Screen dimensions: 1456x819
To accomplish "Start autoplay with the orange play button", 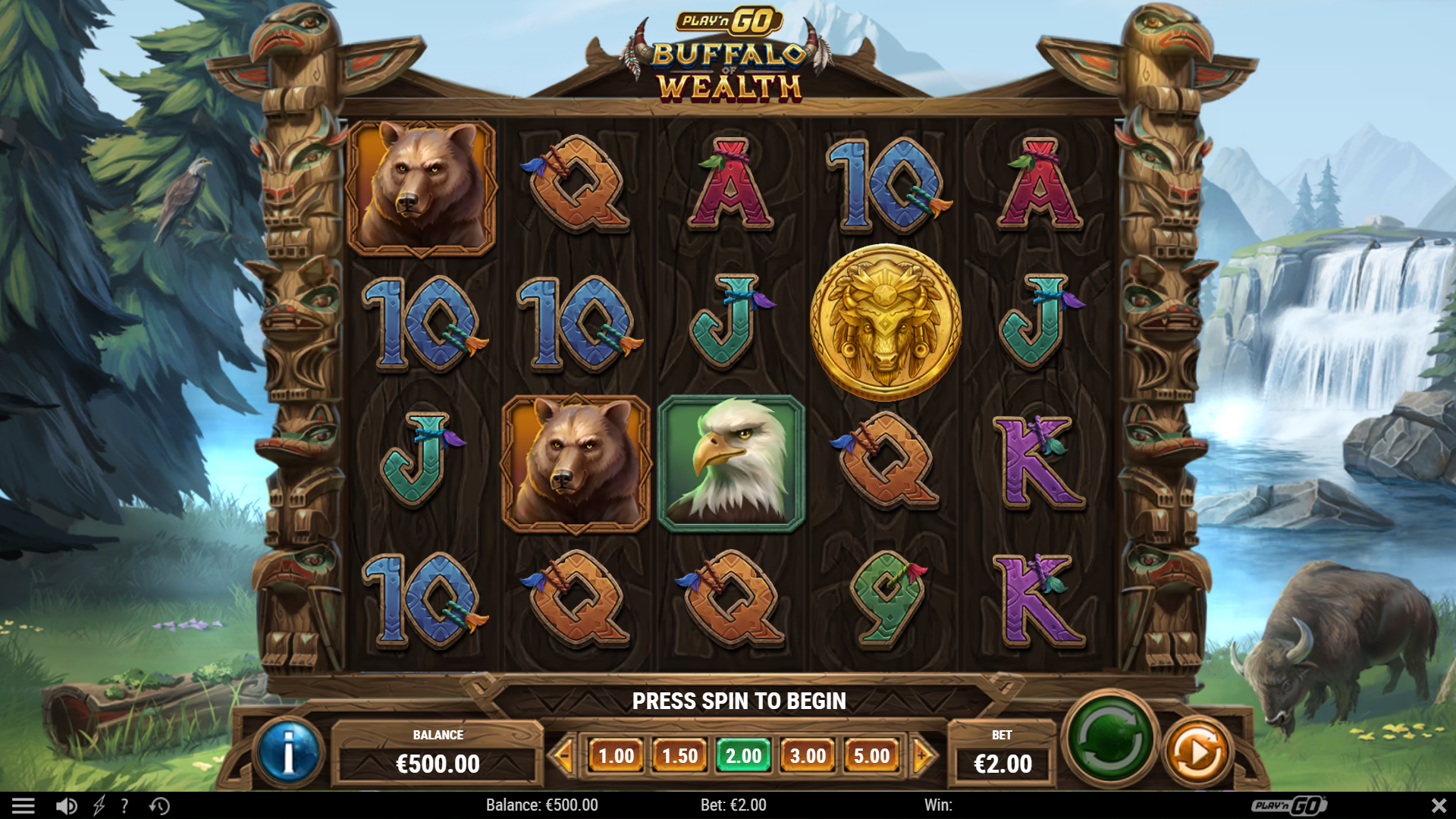I will click(x=1197, y=753).
